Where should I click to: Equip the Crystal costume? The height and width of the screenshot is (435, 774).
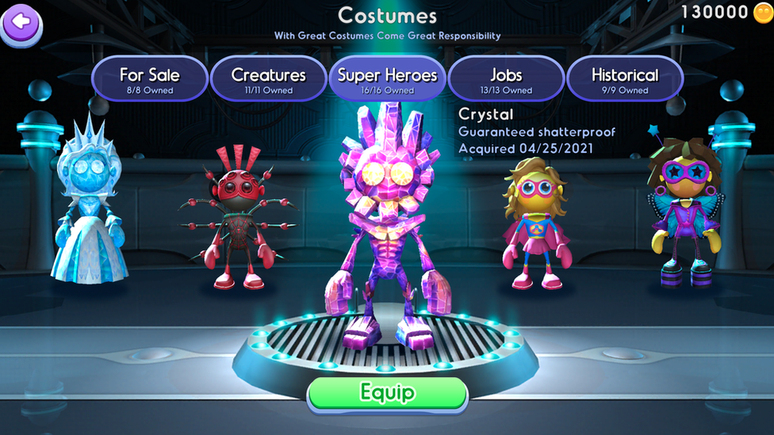pyautogui.click(x=387, y=392)
